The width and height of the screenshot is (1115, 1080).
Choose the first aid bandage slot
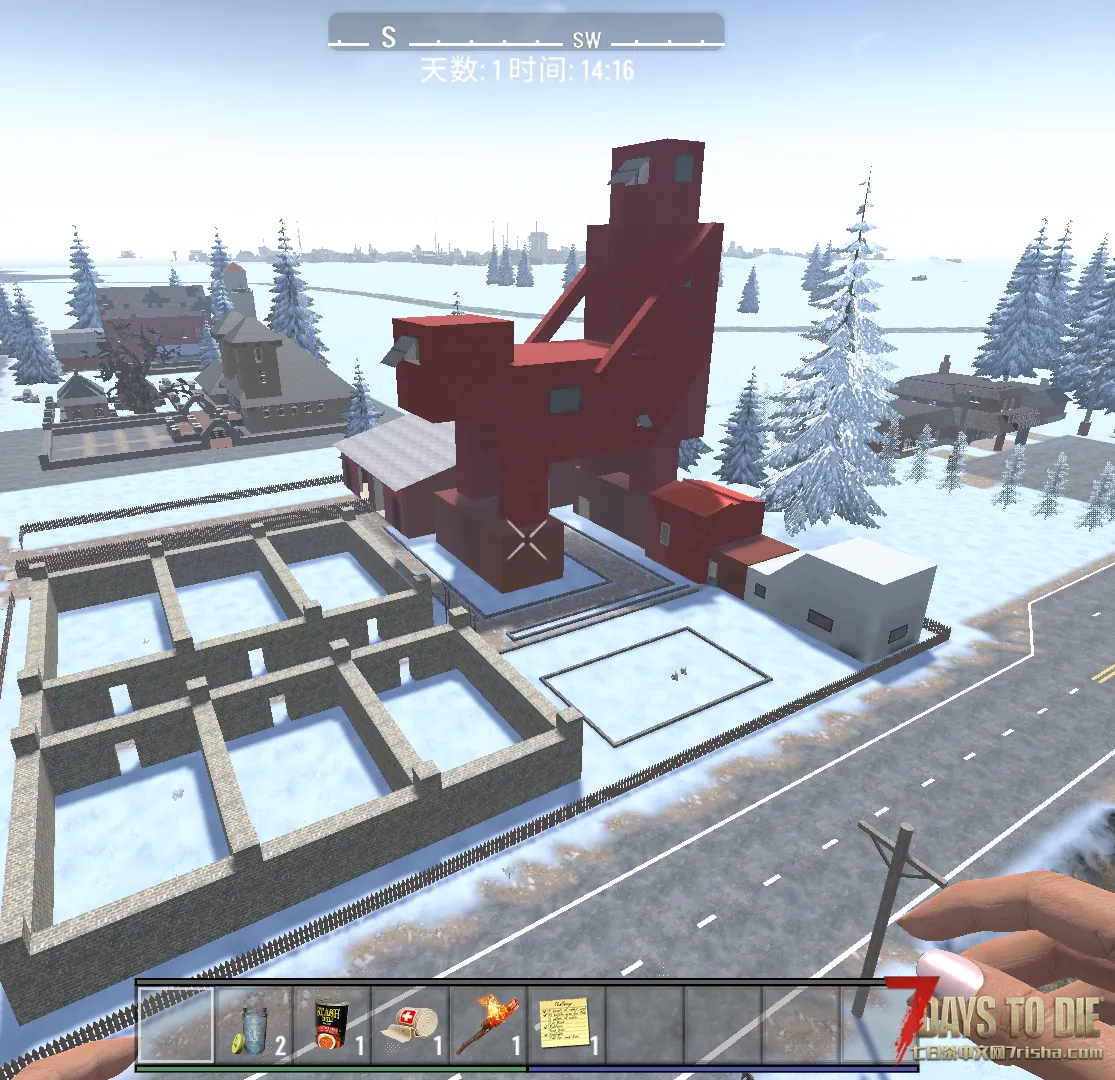pos(410,1025)
